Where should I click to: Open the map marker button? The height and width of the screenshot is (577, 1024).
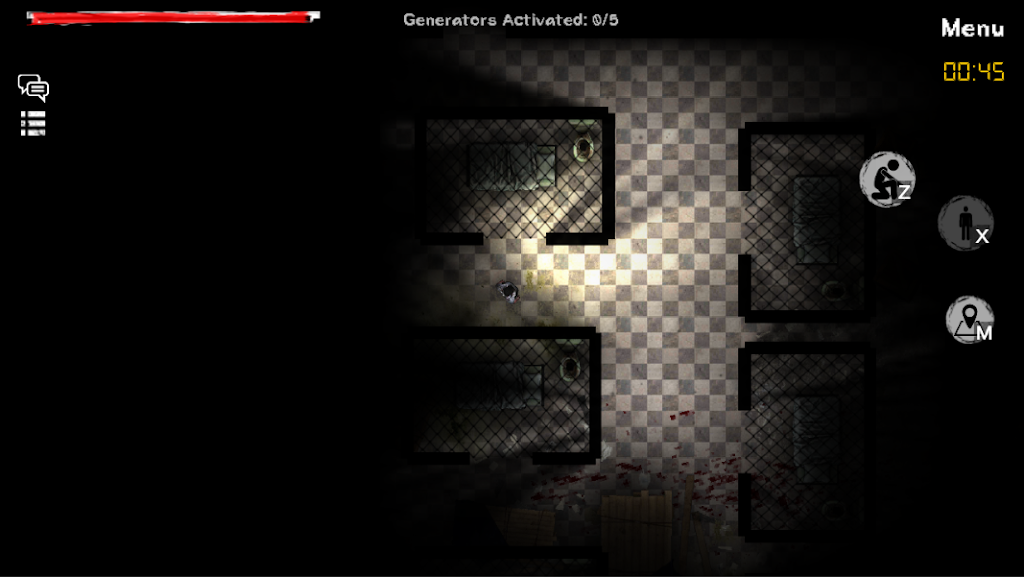pyautogui.click(x=969, y=320)
